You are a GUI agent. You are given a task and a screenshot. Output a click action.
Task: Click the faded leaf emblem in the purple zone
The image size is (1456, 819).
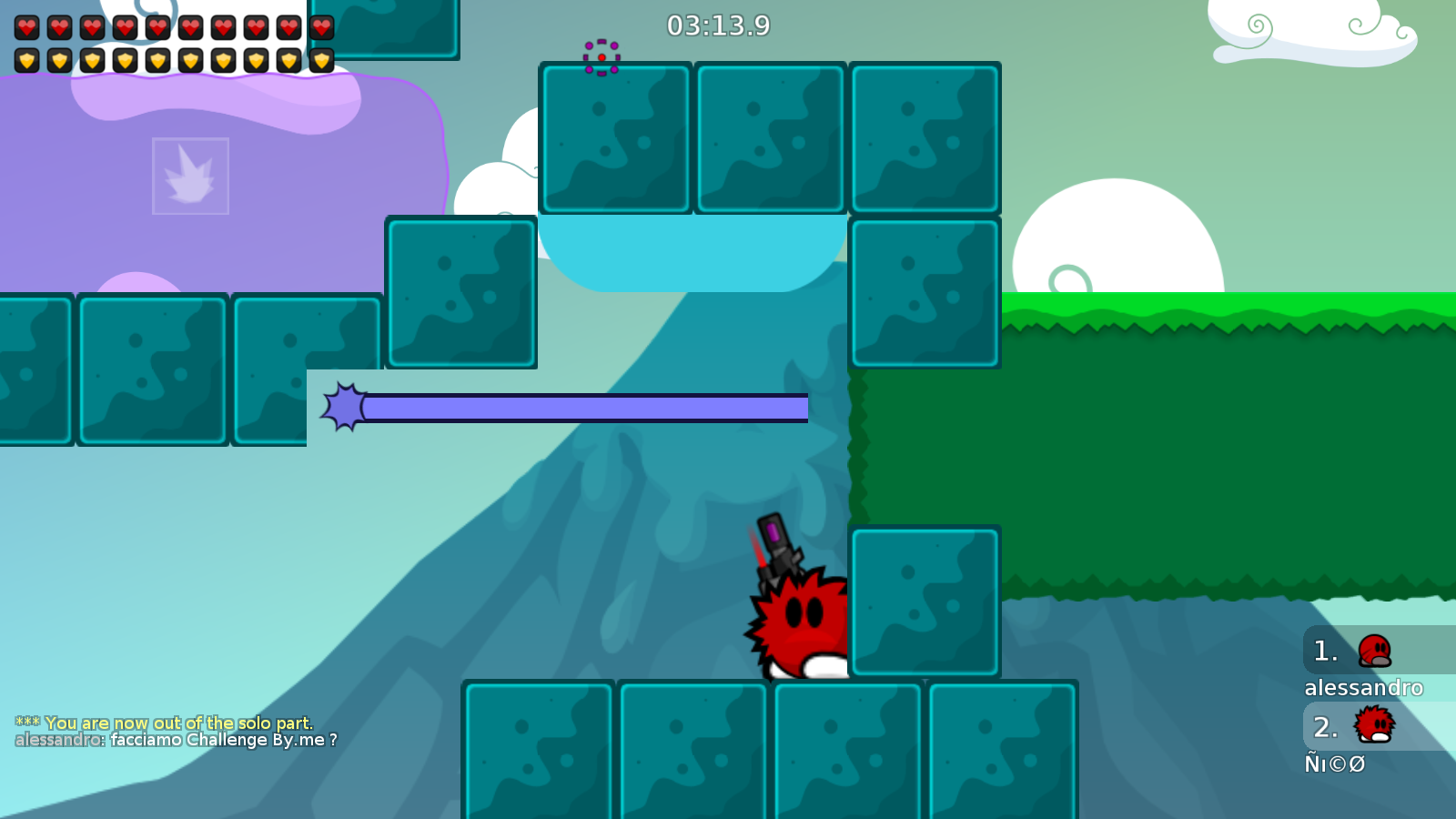(x=191, y=176)
